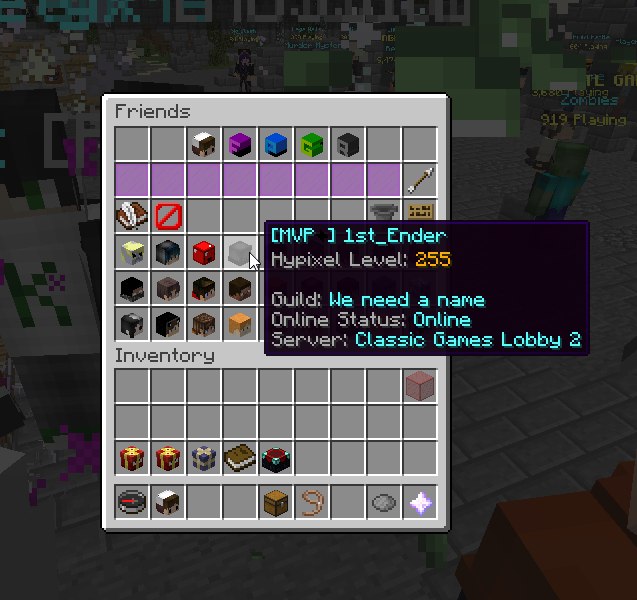Click the red barrier icon
This screenshot has width=637, height=600.
(x=168, y=215)
